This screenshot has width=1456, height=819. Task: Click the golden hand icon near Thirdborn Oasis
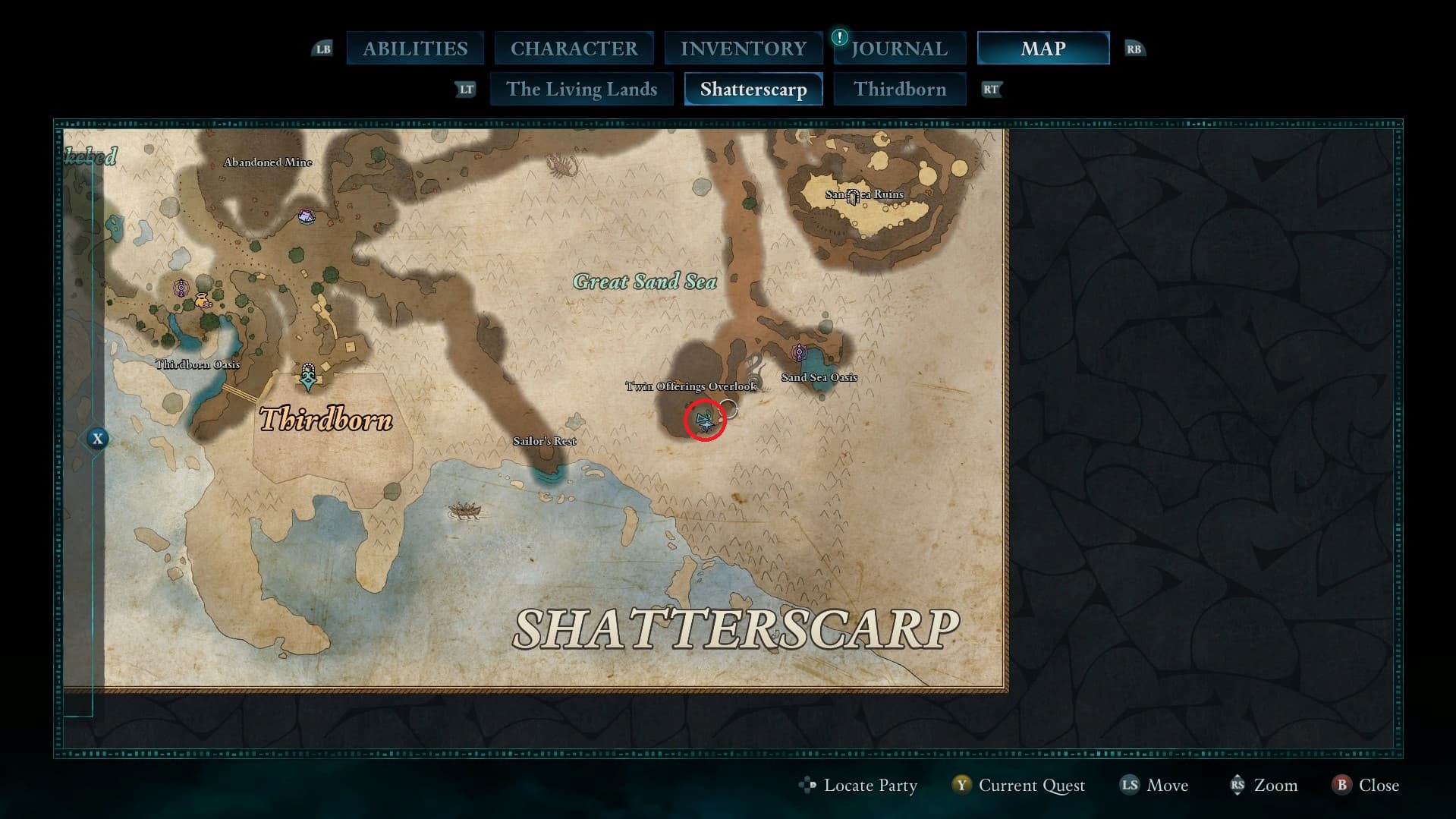(x=203, y=301)
